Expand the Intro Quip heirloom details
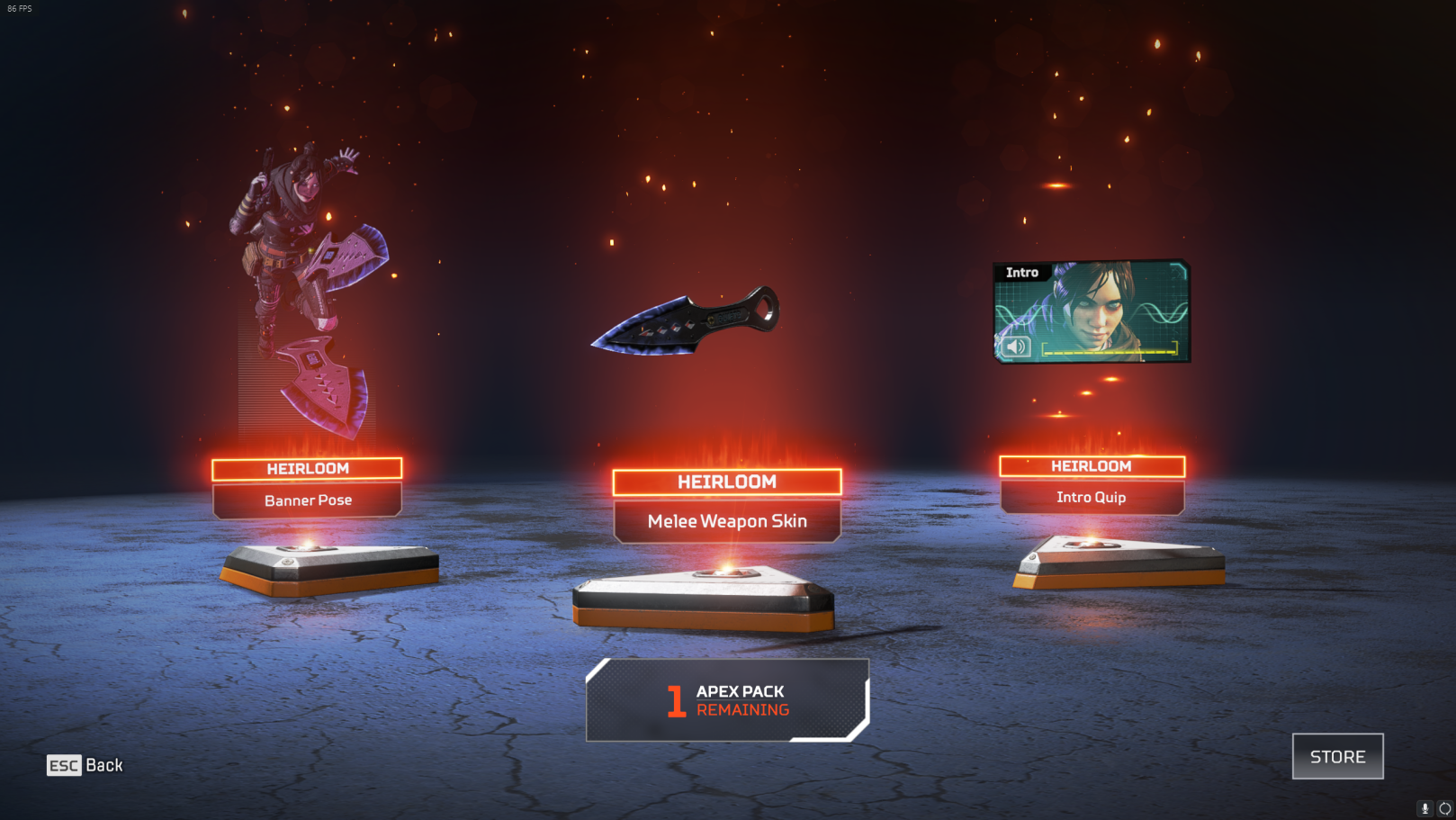Screen dimensions: 1456x820 pos(1093,497)
